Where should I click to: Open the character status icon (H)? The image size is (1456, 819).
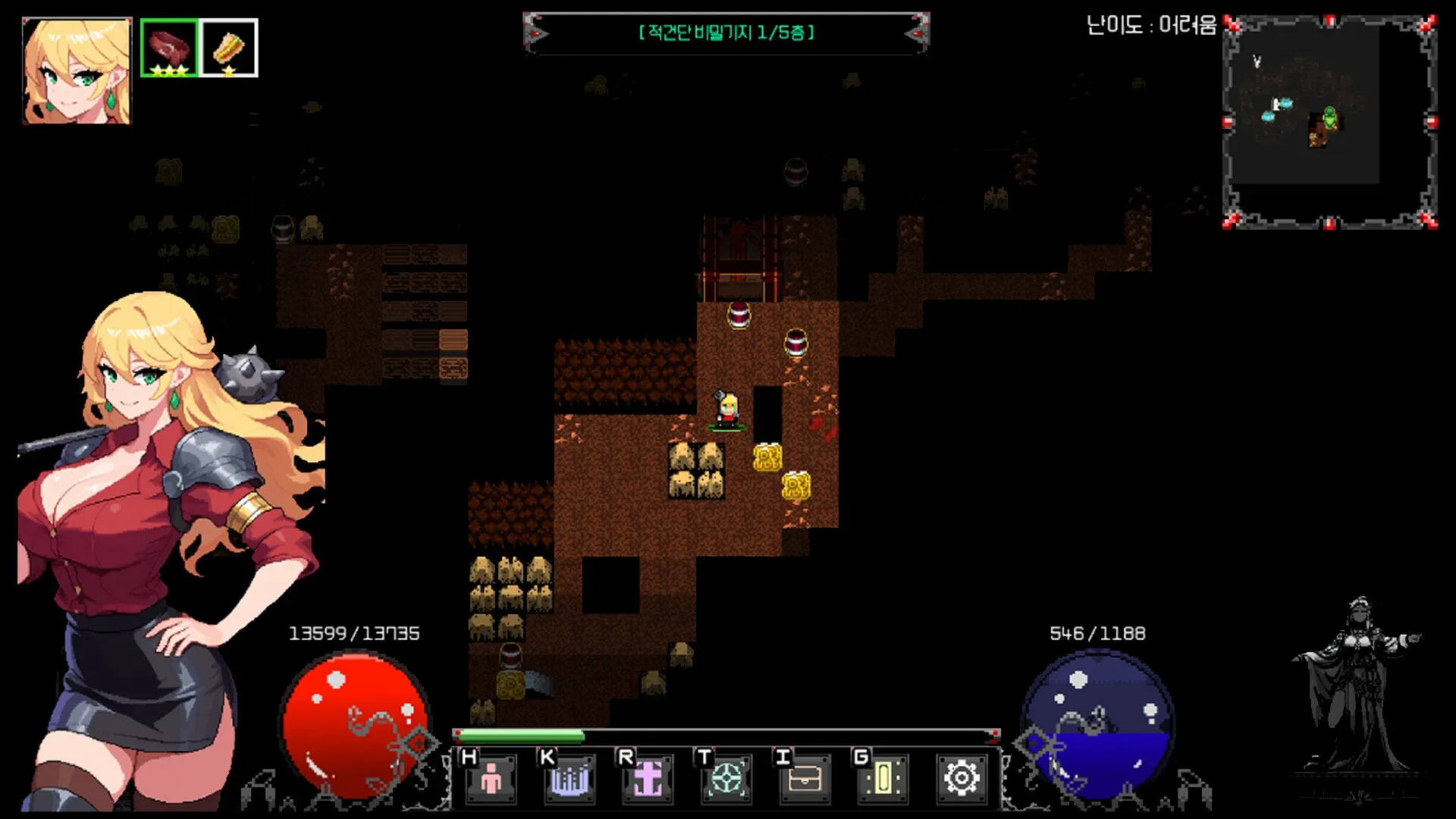pyautogui.click(x=491, y=778)
